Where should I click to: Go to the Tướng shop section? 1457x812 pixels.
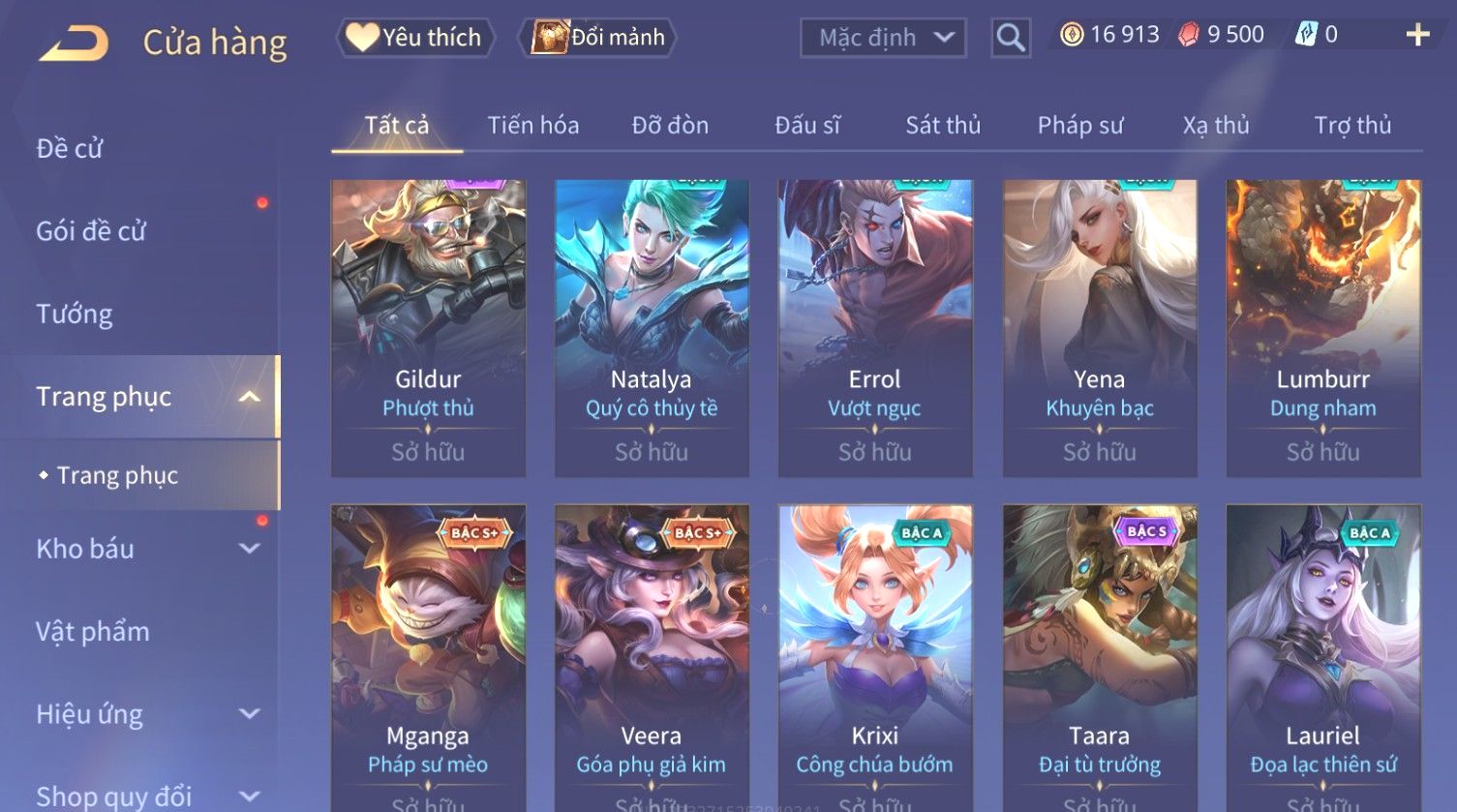75,315
